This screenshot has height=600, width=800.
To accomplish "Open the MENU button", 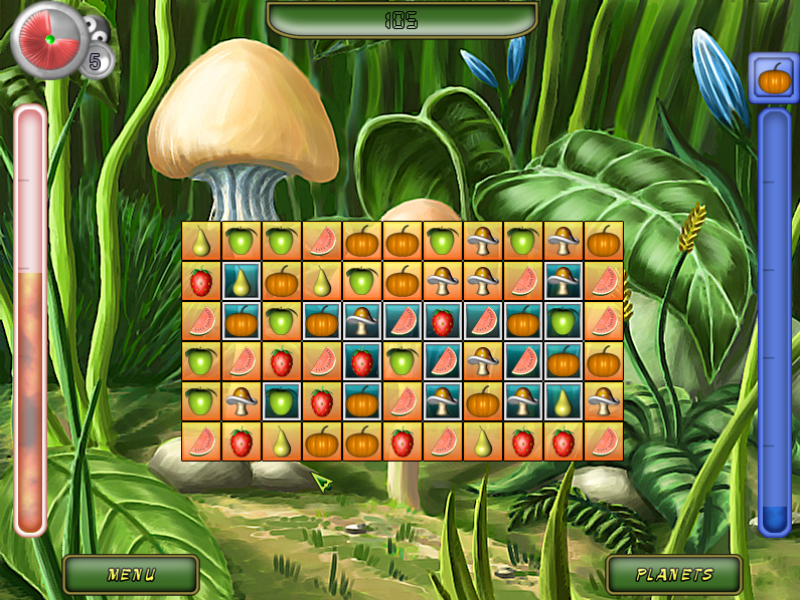I will tap(131, 575).
